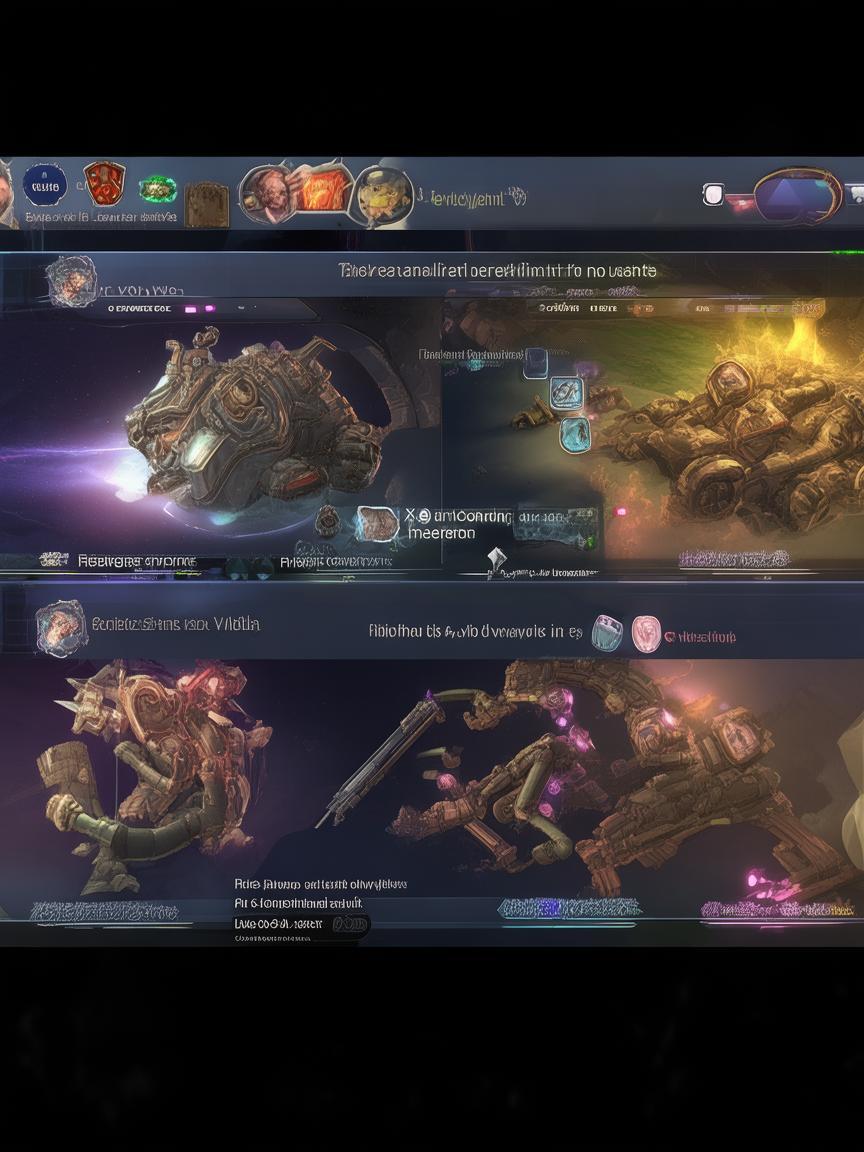Screen dimensions: 864x1152
Task: Open the brown parchment panel icon
Action: 207,203
